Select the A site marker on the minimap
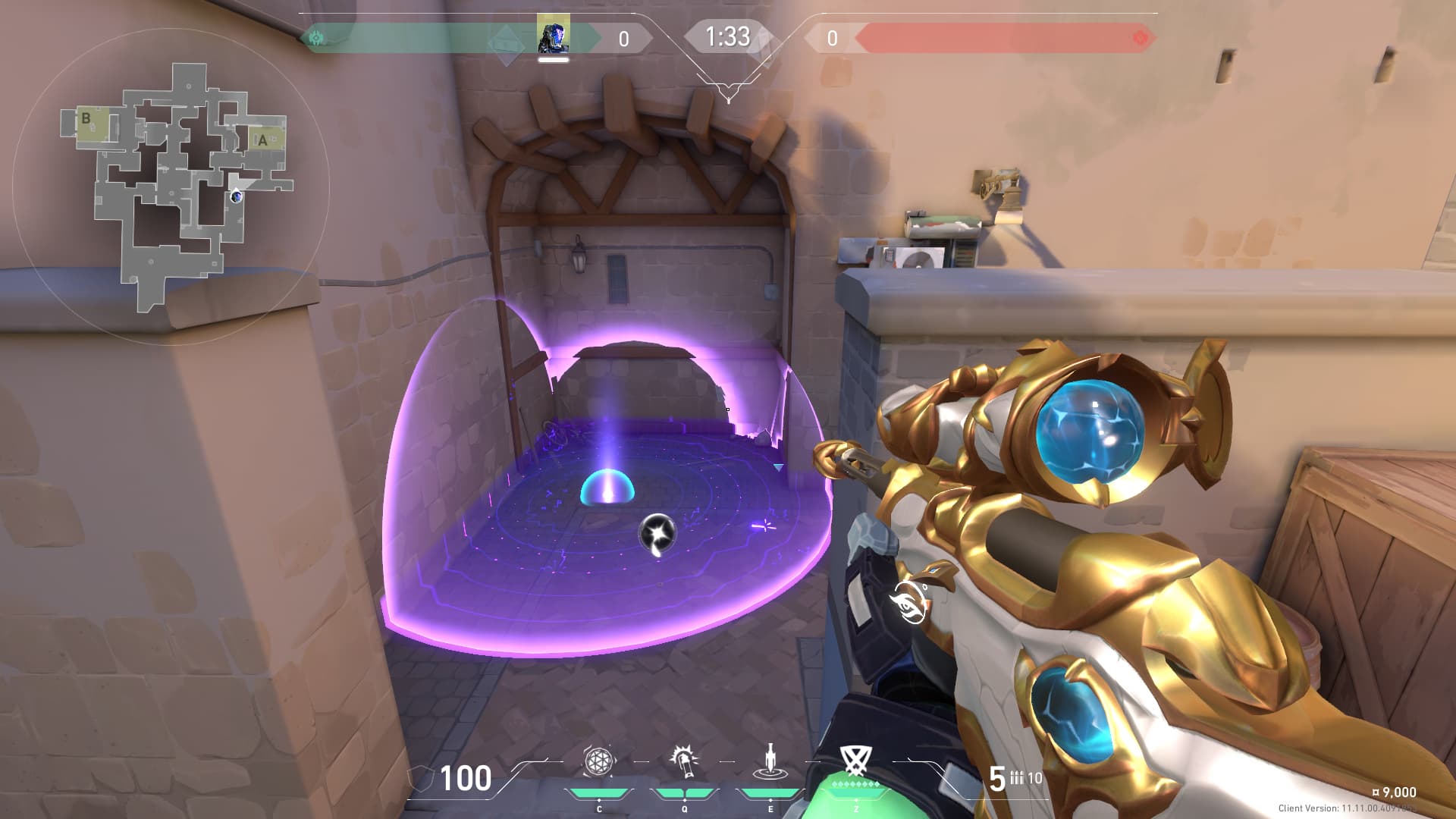The image size is (1456, 819). (x=262, y=140)
